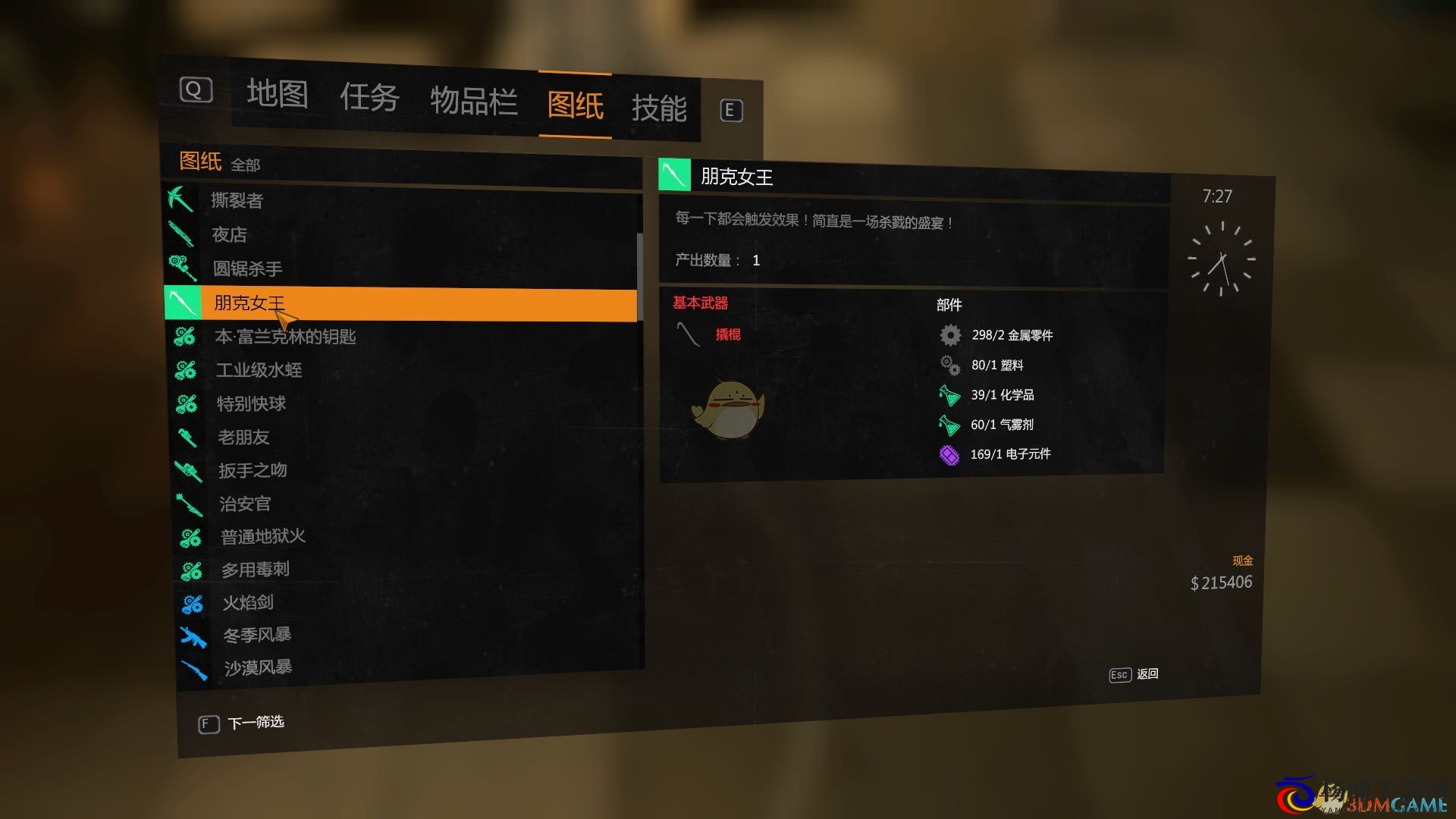The height and width of the screenshot is (819, 1456).
Task: Select the 冬季风暴 blueprint
Action: click(x=258, y=635)
